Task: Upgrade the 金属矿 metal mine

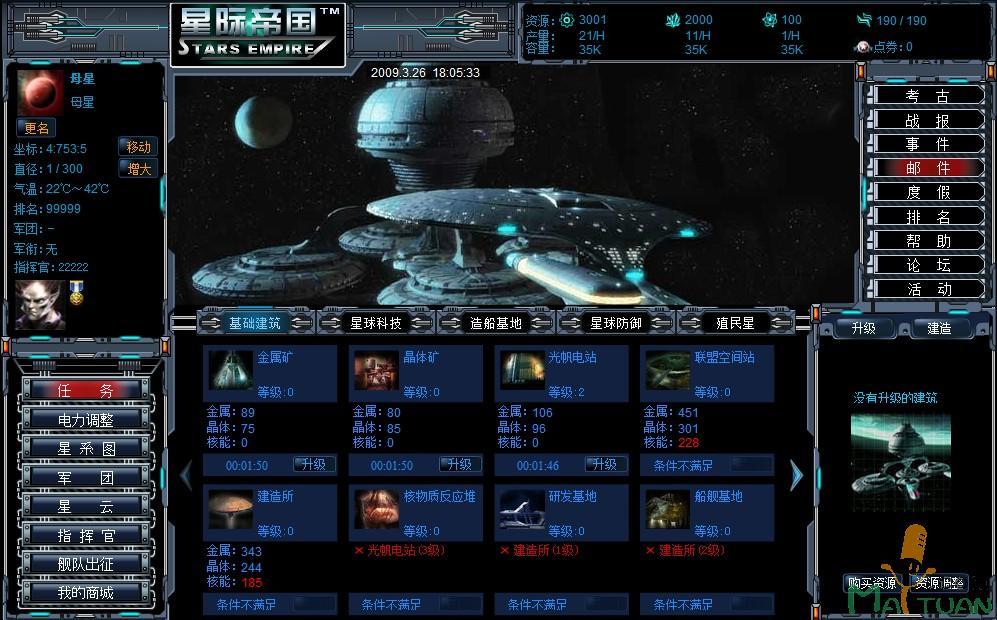Action: point(314,465)
